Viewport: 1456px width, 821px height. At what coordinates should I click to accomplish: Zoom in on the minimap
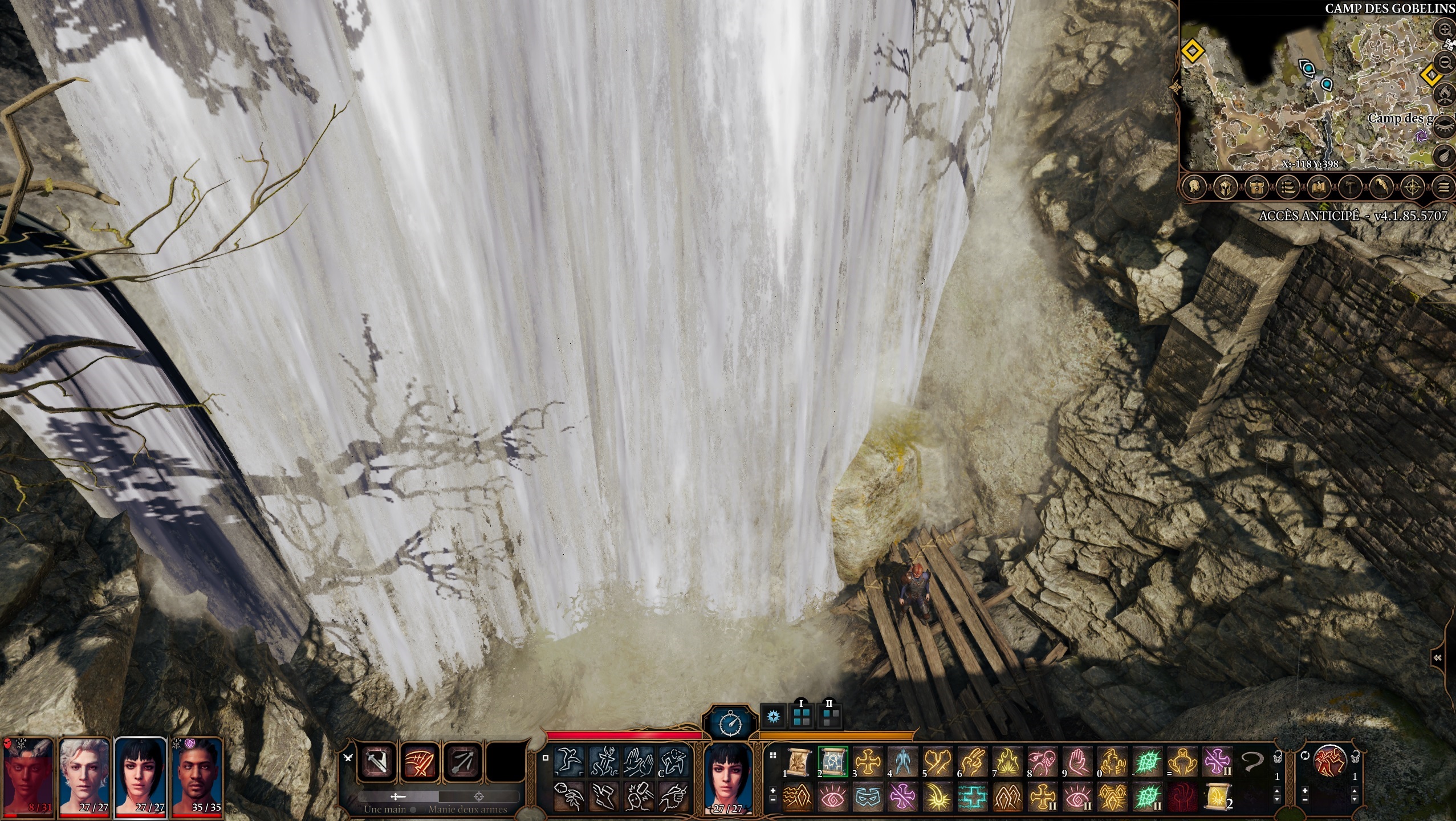1446,29
